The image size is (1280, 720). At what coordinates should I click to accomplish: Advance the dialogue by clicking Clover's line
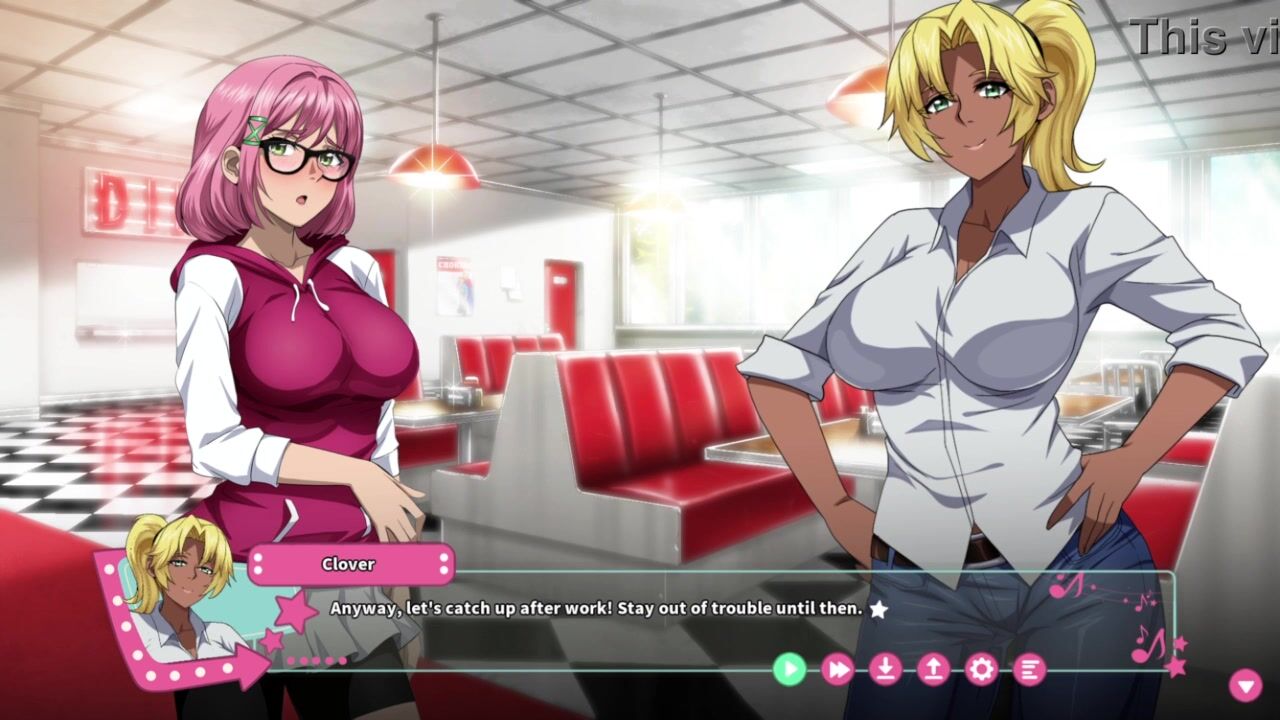pyautogui.click(x=596, y=608)
